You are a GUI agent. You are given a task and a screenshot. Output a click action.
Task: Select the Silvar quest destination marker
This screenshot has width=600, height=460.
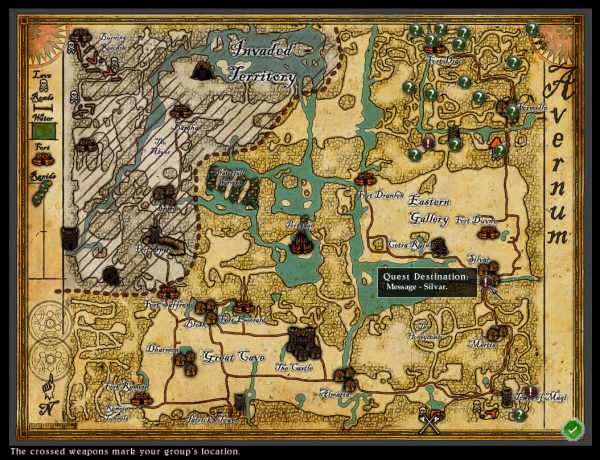[485, 282]
